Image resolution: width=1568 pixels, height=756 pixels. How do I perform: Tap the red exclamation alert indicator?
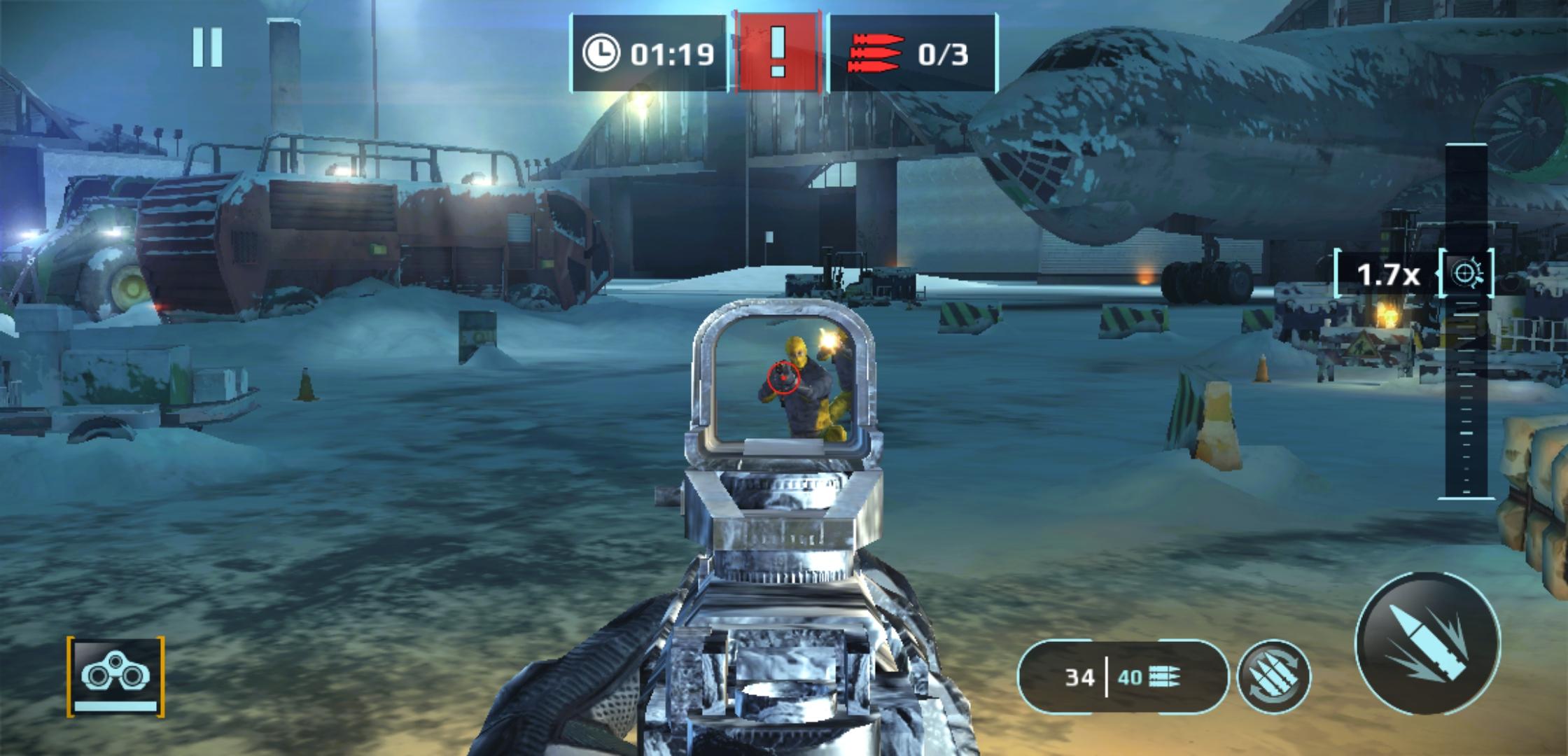[777, 53]
